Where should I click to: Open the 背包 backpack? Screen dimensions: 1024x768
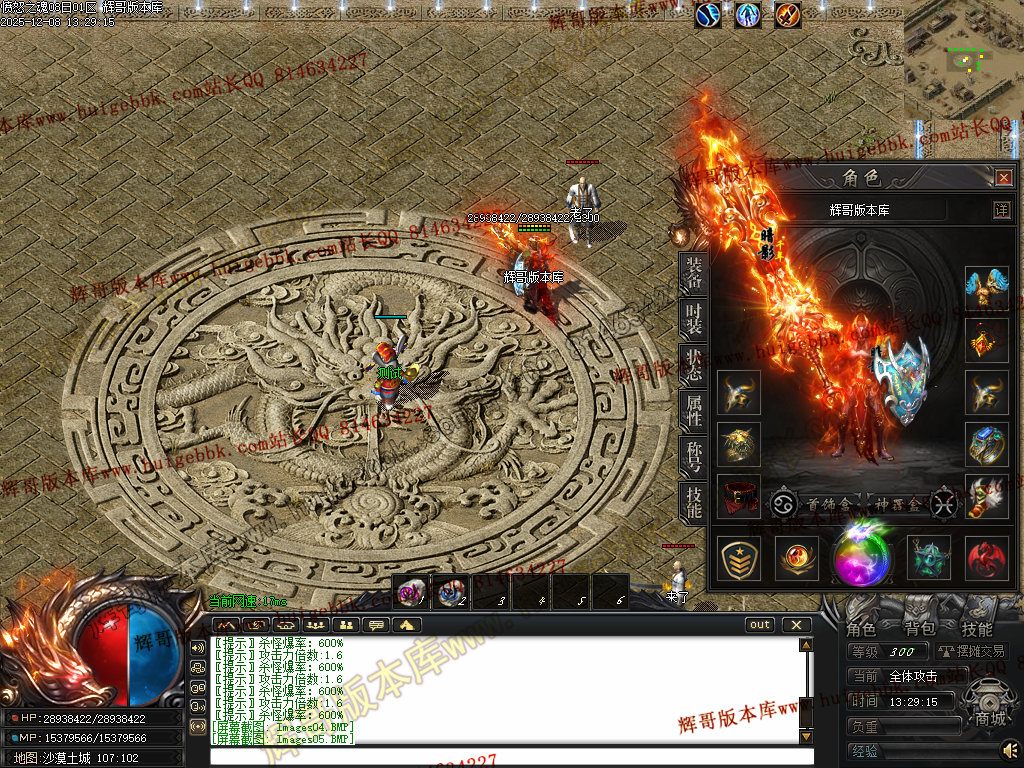(x=919, y=629)
